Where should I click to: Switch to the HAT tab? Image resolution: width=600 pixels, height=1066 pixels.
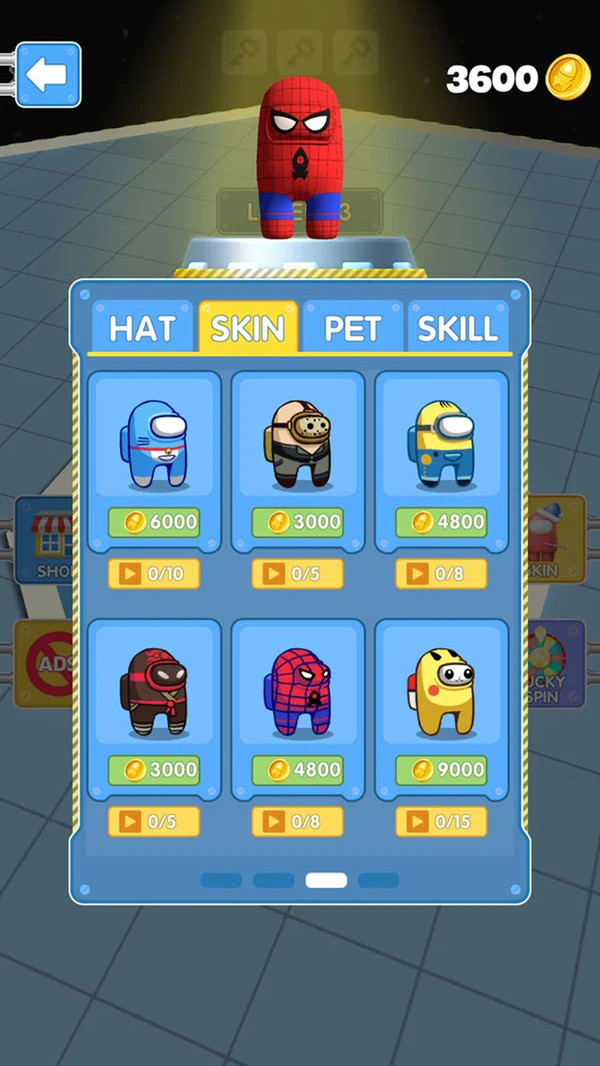(x=141, y=328)
